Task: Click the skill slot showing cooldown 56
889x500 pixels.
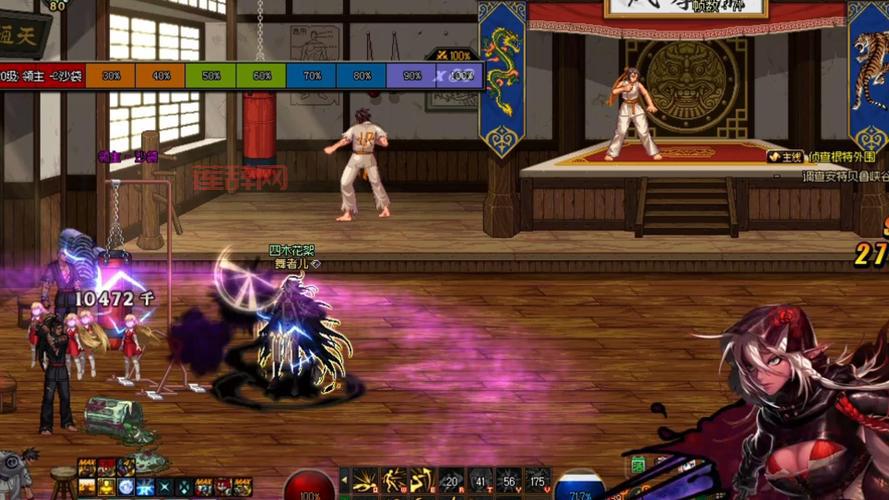Action: coord(509,481)
